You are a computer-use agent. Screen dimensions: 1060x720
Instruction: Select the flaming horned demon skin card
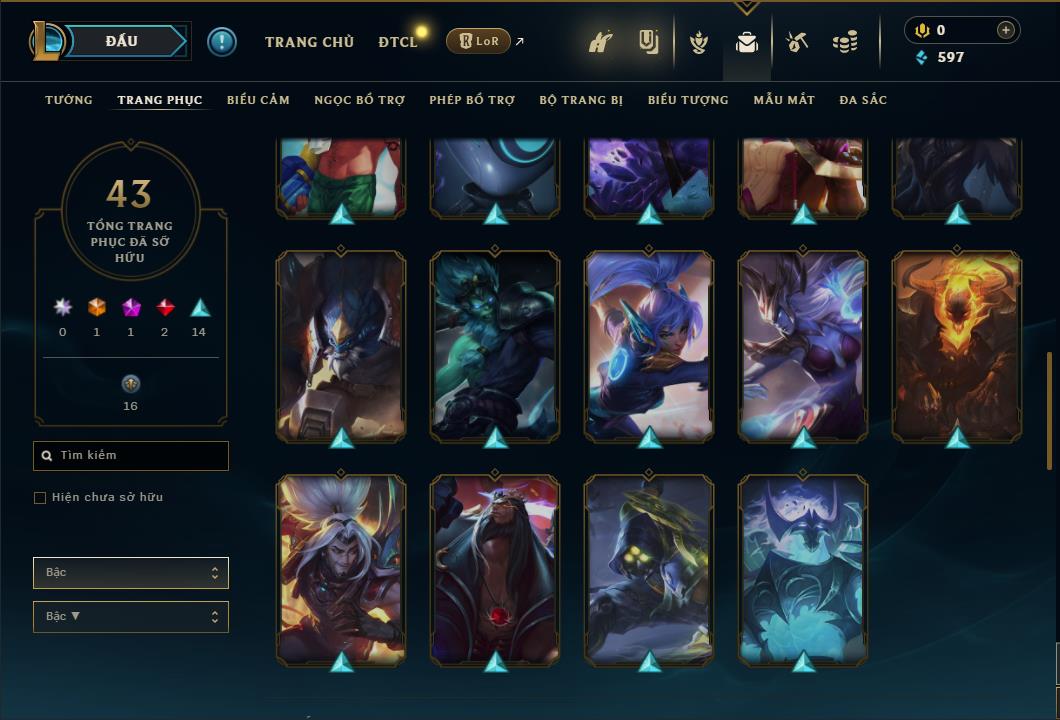point(957,345)
